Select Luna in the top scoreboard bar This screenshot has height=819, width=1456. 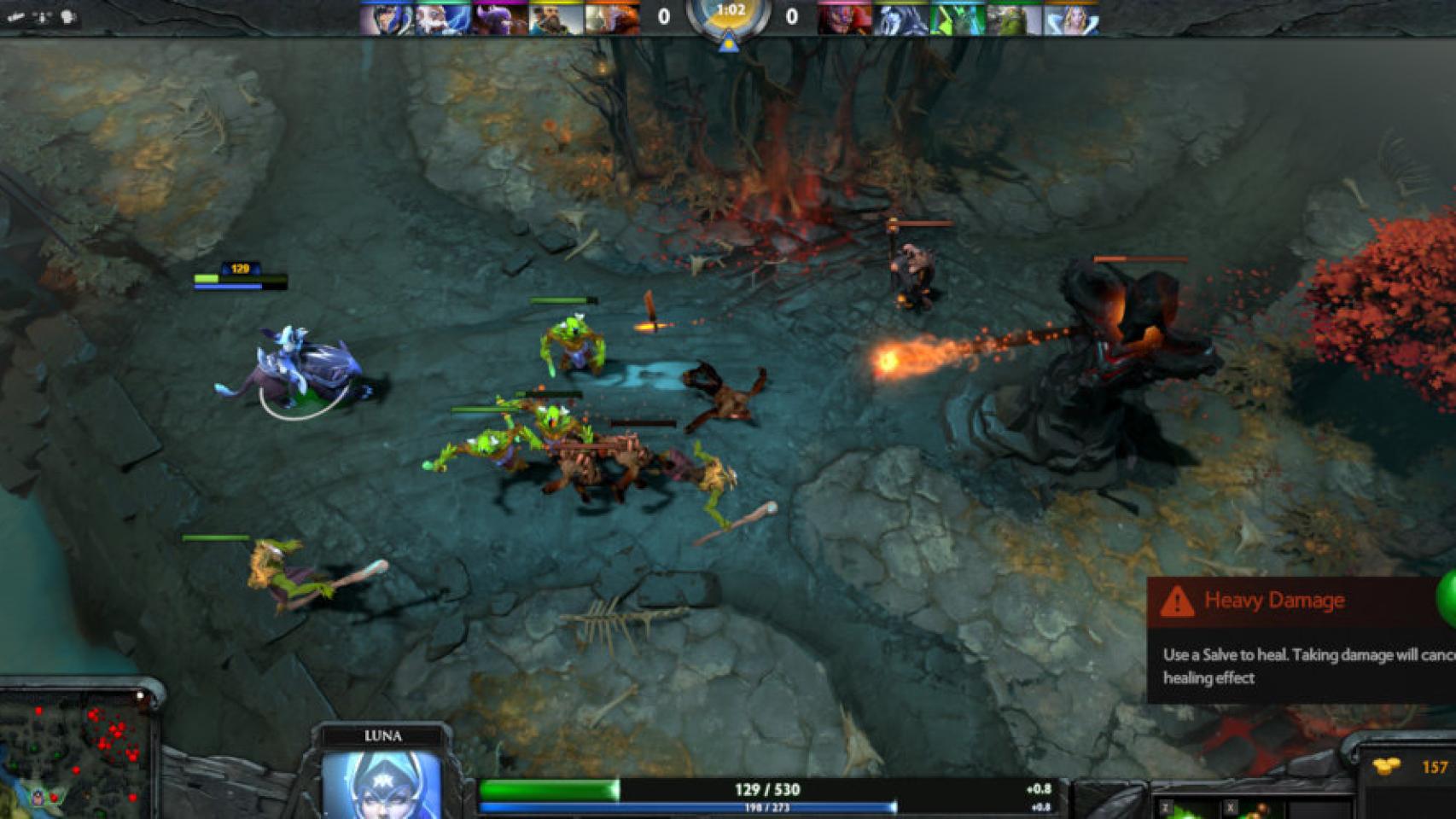coord(387,19)
